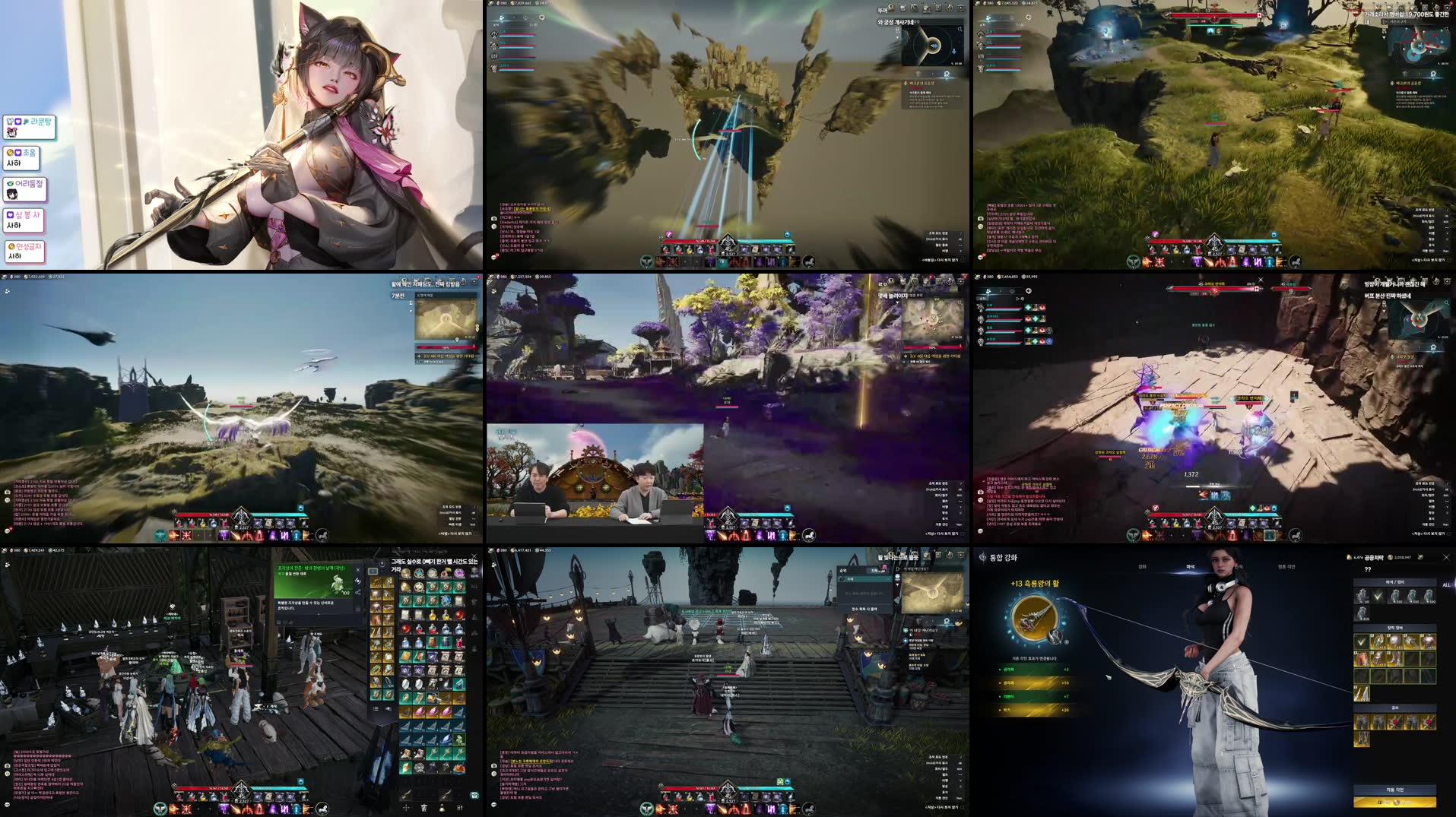Toggle the checked equipment slot in 장착 장비 list

click(1361, 642)
